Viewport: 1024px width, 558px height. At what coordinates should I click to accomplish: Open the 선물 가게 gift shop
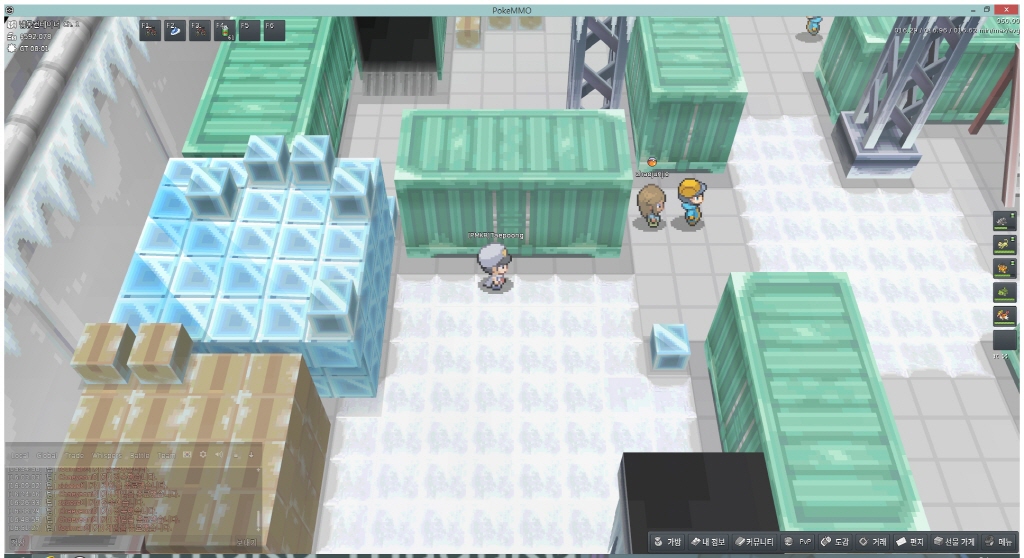click(x=955, y=541)
